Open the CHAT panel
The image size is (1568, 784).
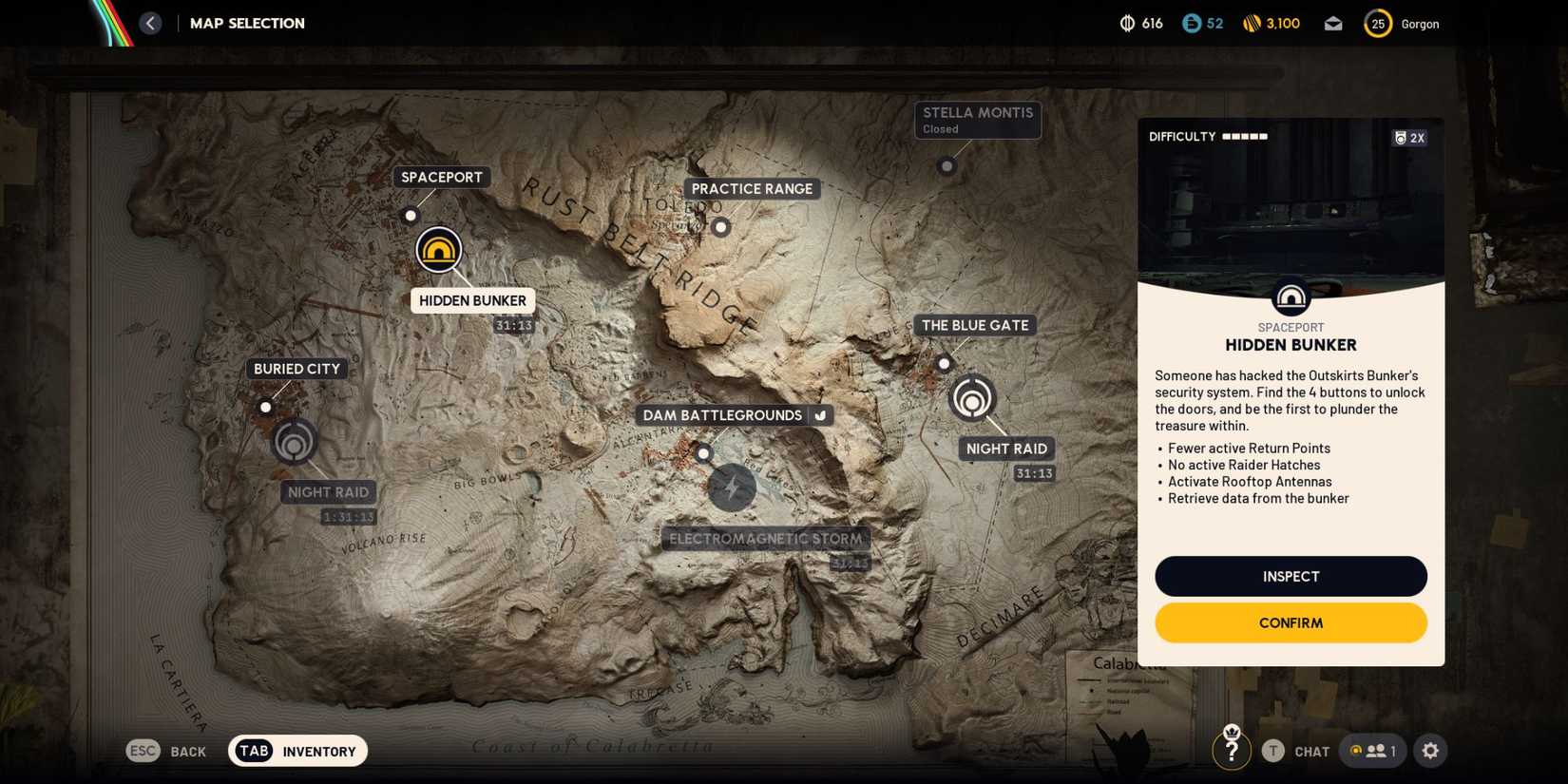[x=1311, y=751]
